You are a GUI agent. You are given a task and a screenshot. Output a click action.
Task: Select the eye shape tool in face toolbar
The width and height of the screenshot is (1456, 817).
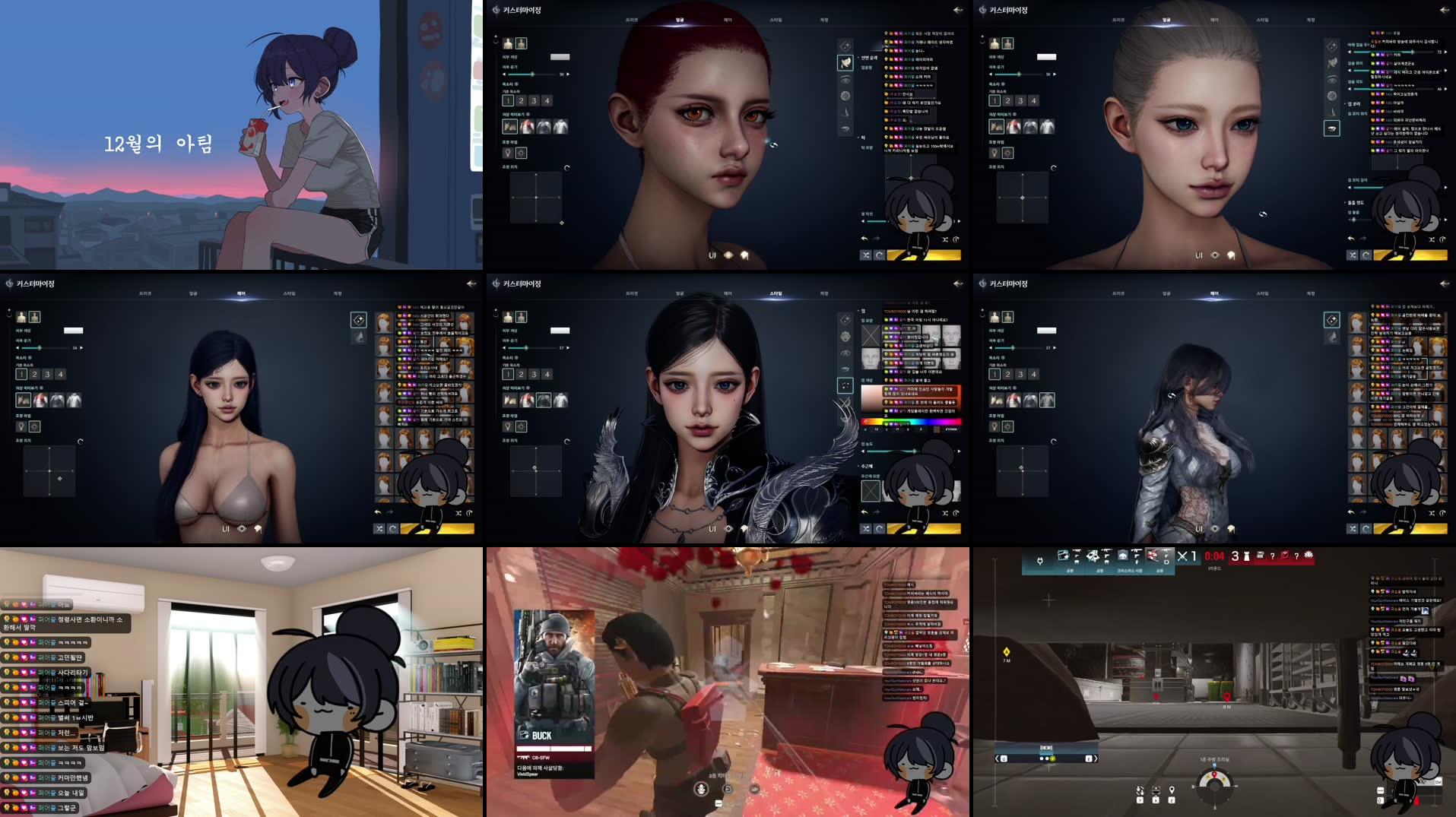coord(845,79)
